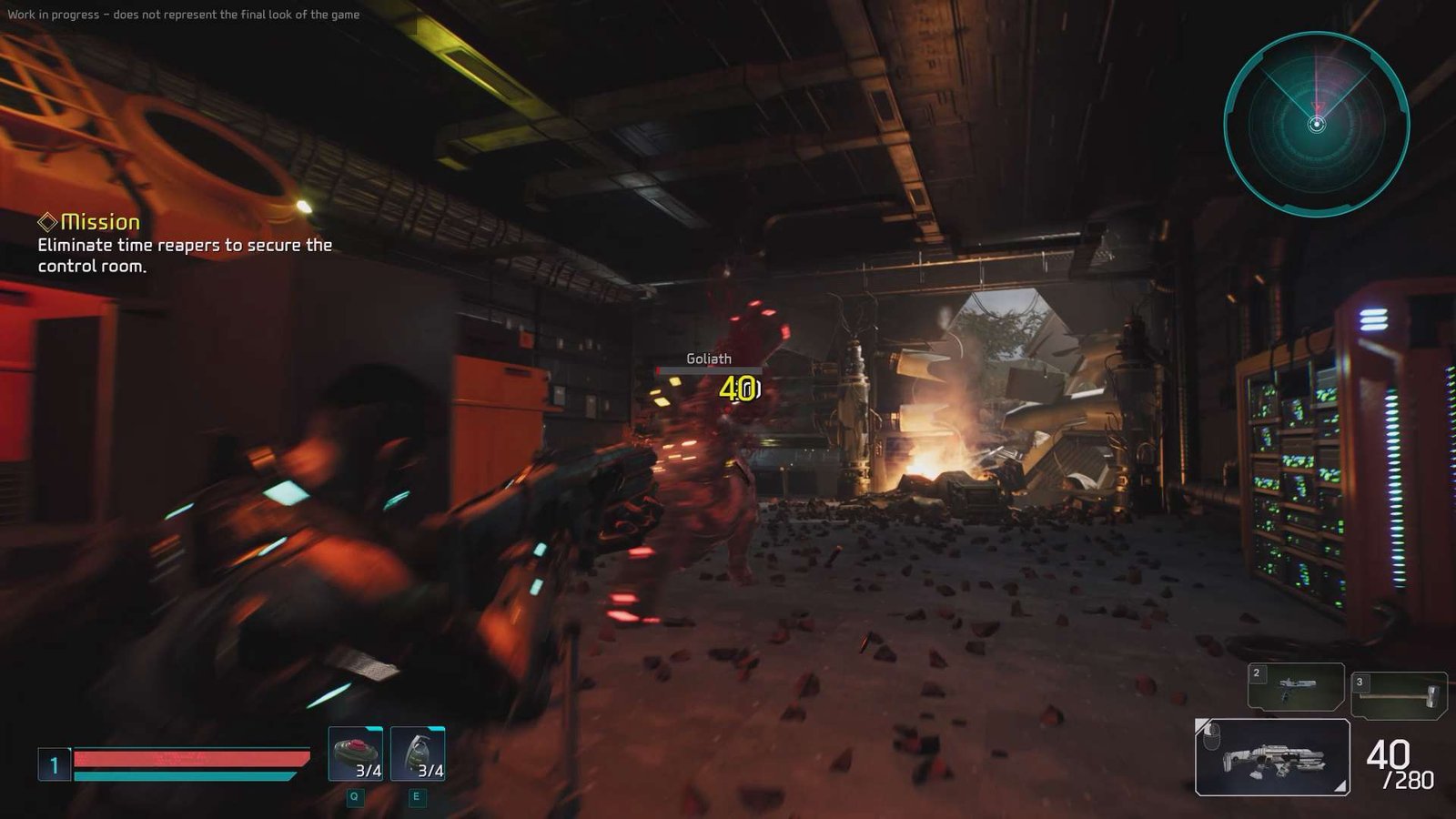Select the frag grenade slot
The height and width of the screenshot is (819, 1456).
click(418, 753)
